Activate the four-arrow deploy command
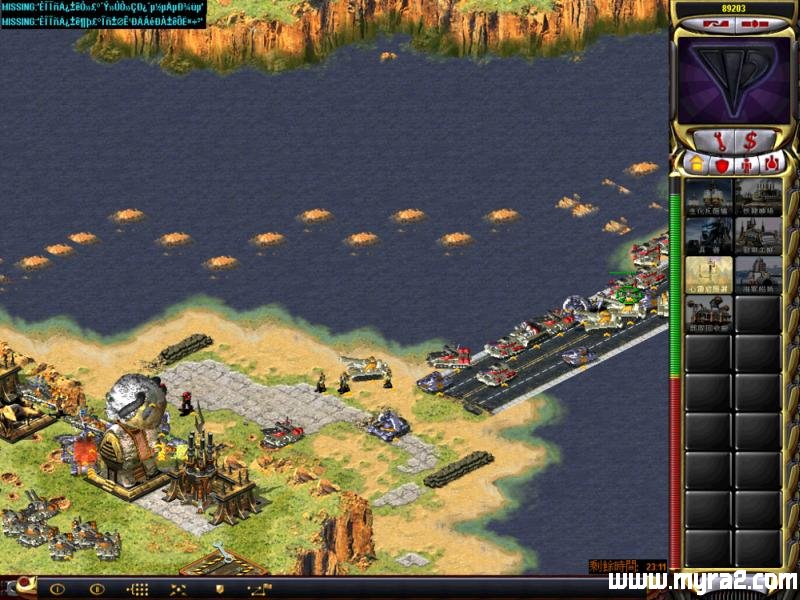800x600 pixels. click(178, 589)
